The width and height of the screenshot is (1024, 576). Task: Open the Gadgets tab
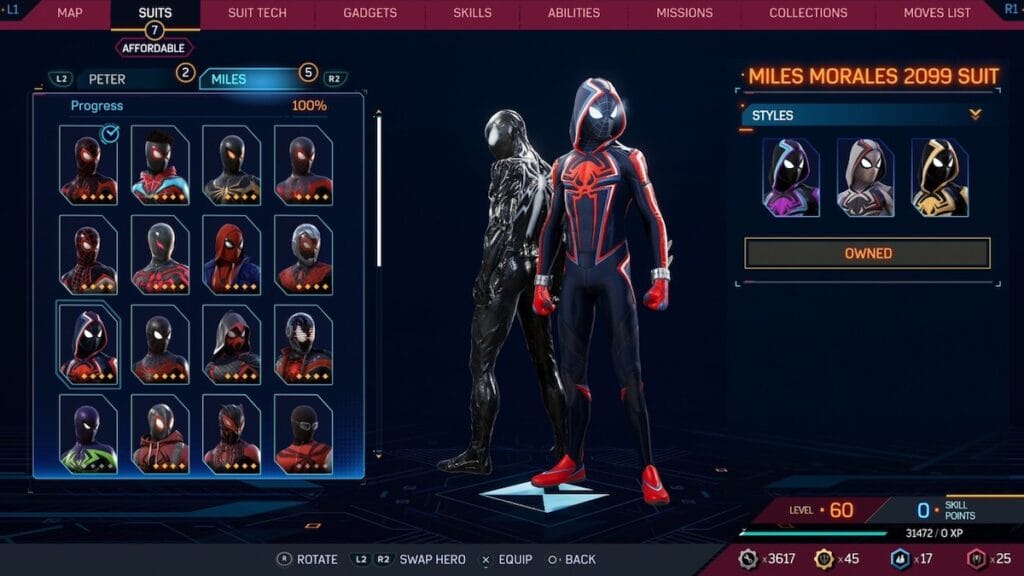pos(370,13)
